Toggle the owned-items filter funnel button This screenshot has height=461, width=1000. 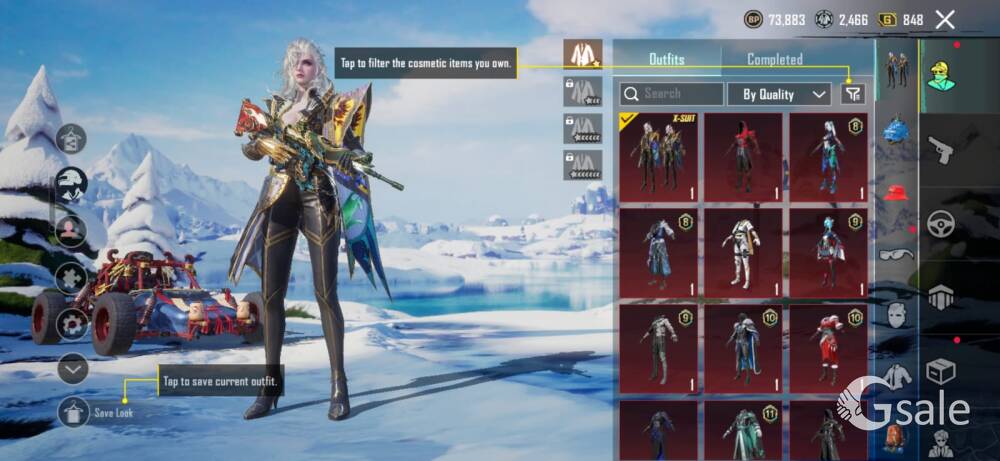point(852,94)
